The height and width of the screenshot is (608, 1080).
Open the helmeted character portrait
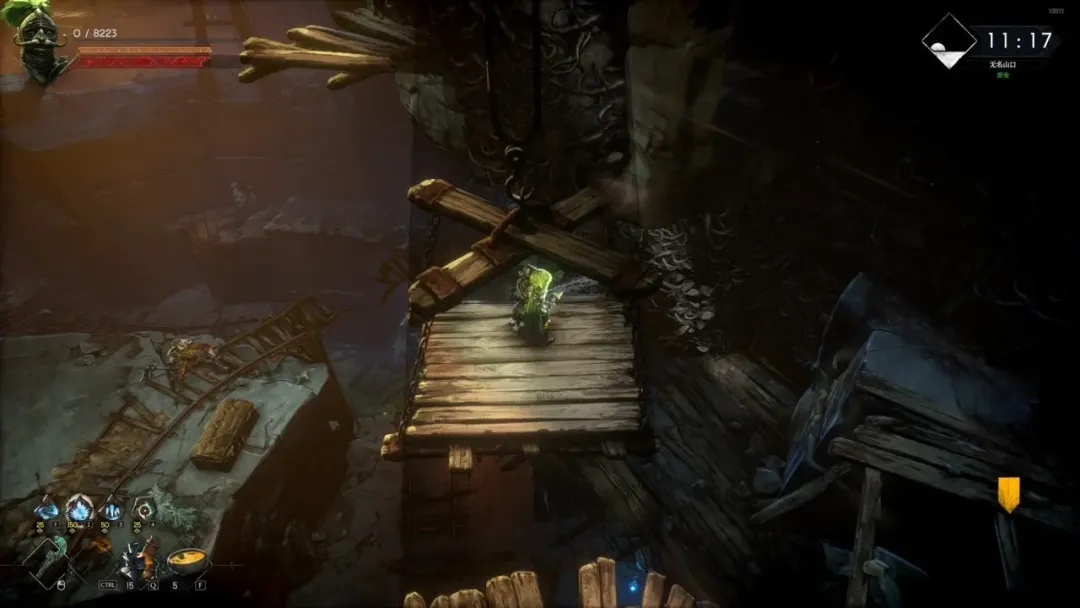[x=38, y=42]
